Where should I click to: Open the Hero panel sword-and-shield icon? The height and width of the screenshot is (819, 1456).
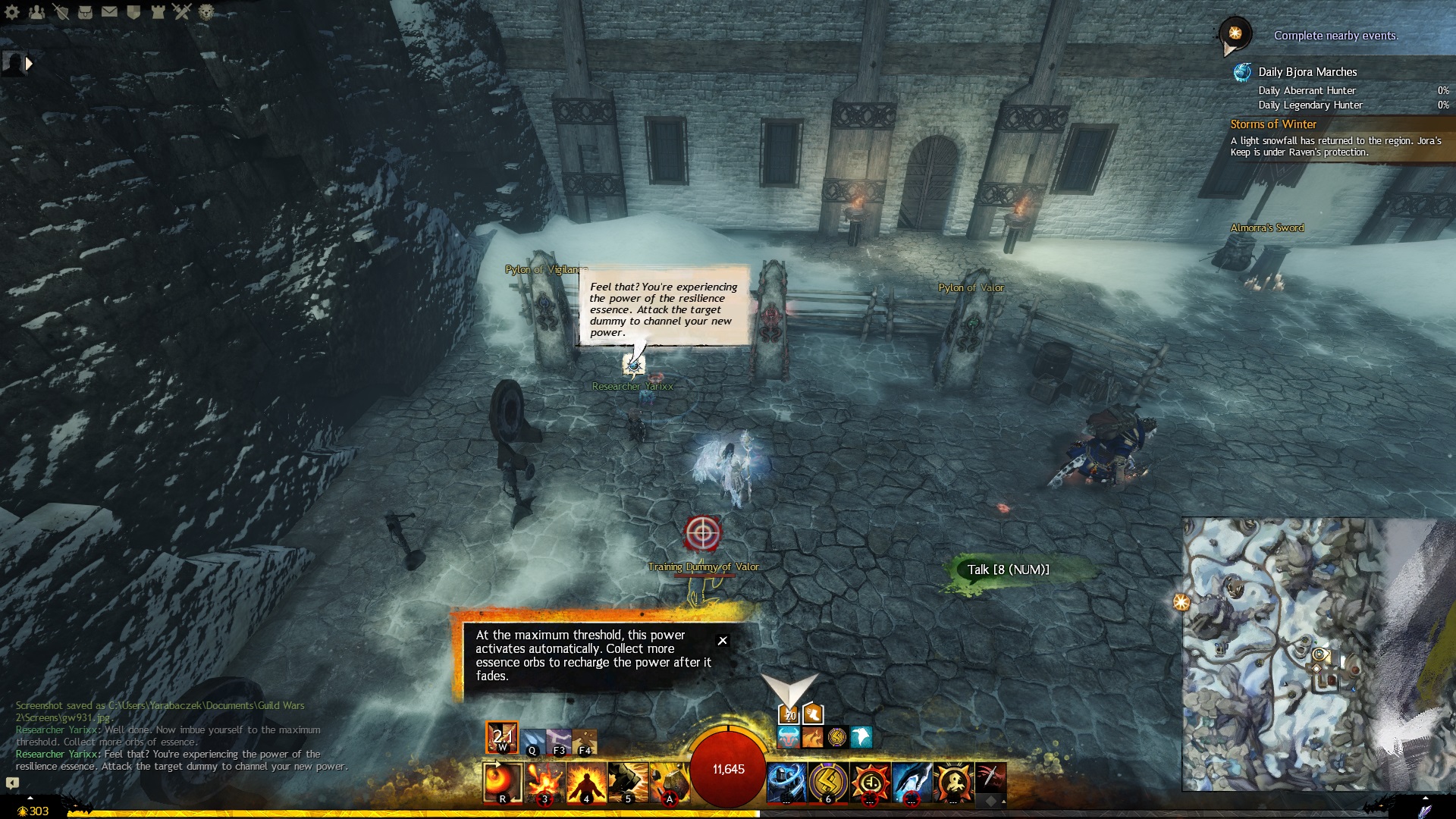[61, 11]
